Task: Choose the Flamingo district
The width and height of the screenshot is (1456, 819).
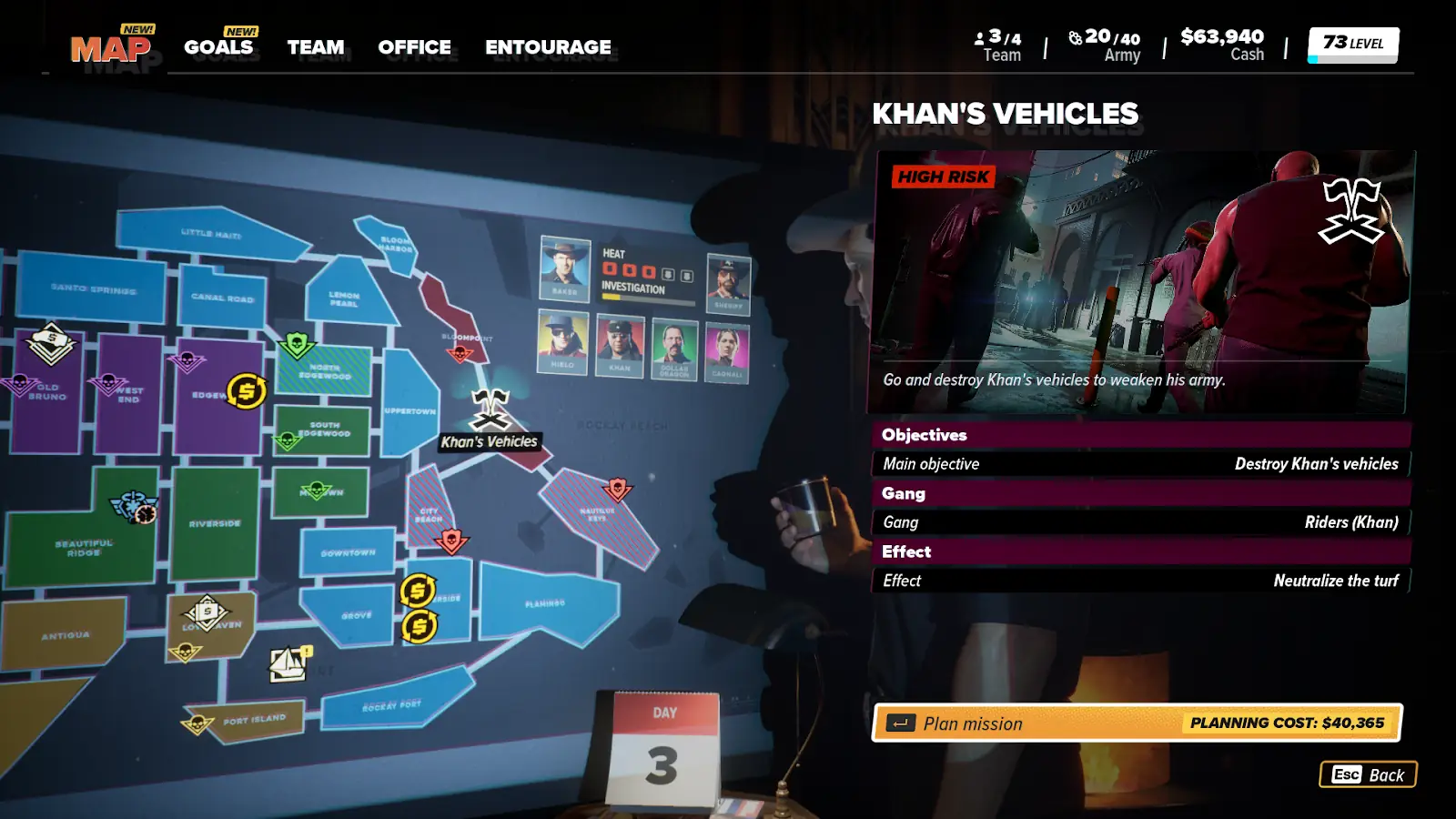Action: (545, 602)
